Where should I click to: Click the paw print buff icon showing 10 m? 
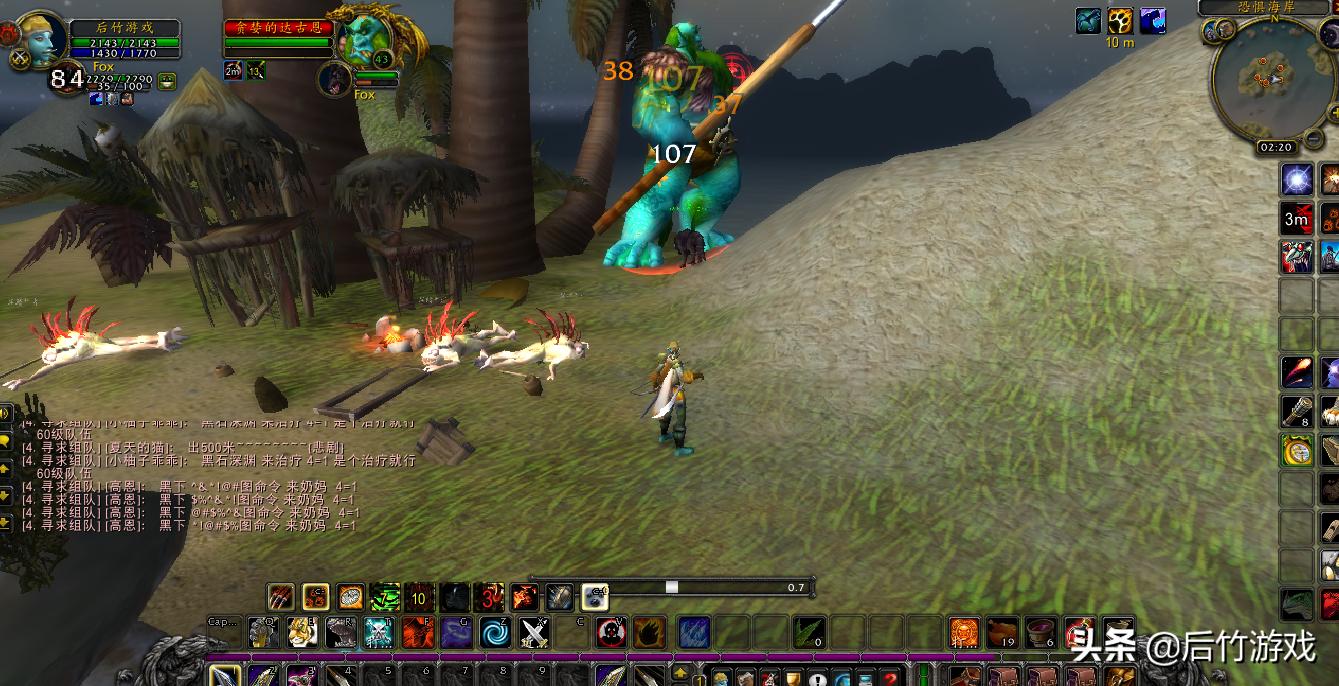(x=1120, y=21)
